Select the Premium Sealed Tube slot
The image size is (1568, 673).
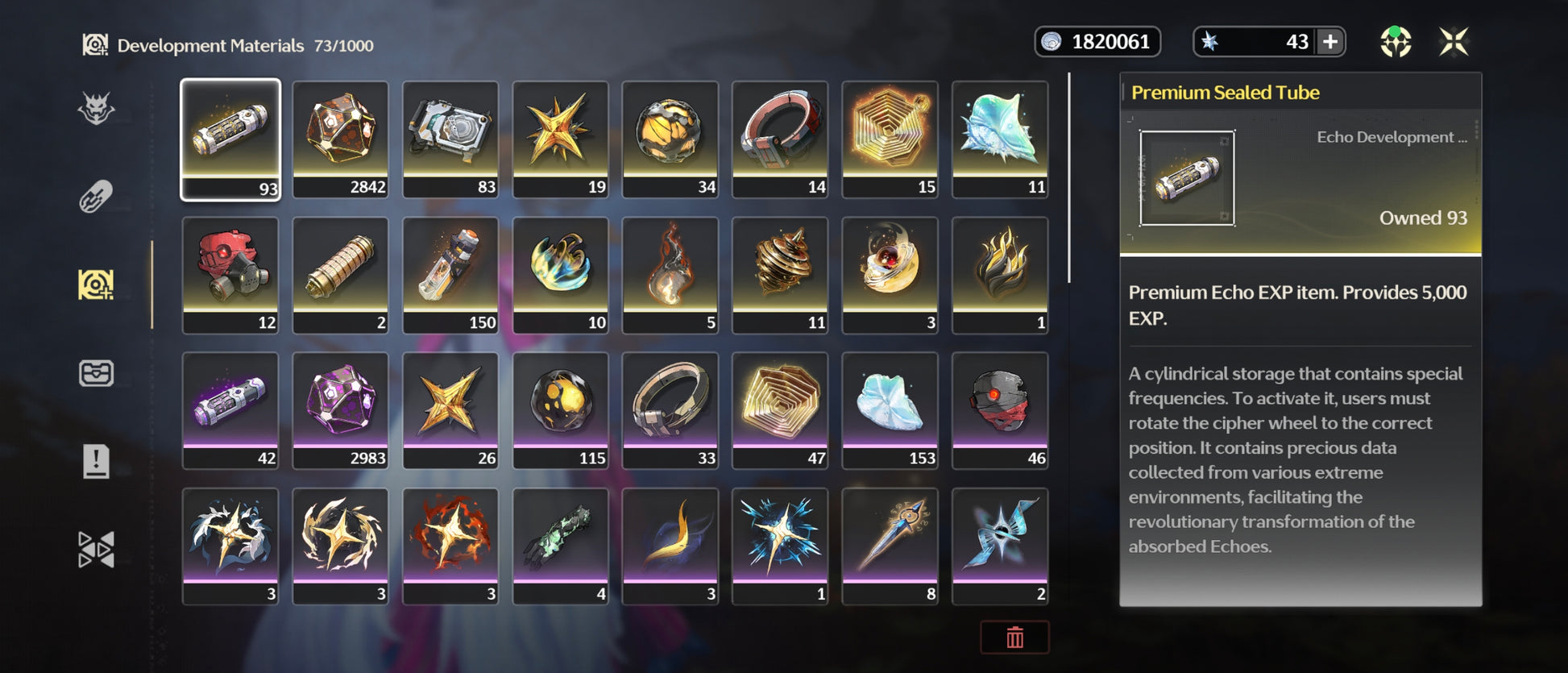pyautogui.click(x=230, y=139)
